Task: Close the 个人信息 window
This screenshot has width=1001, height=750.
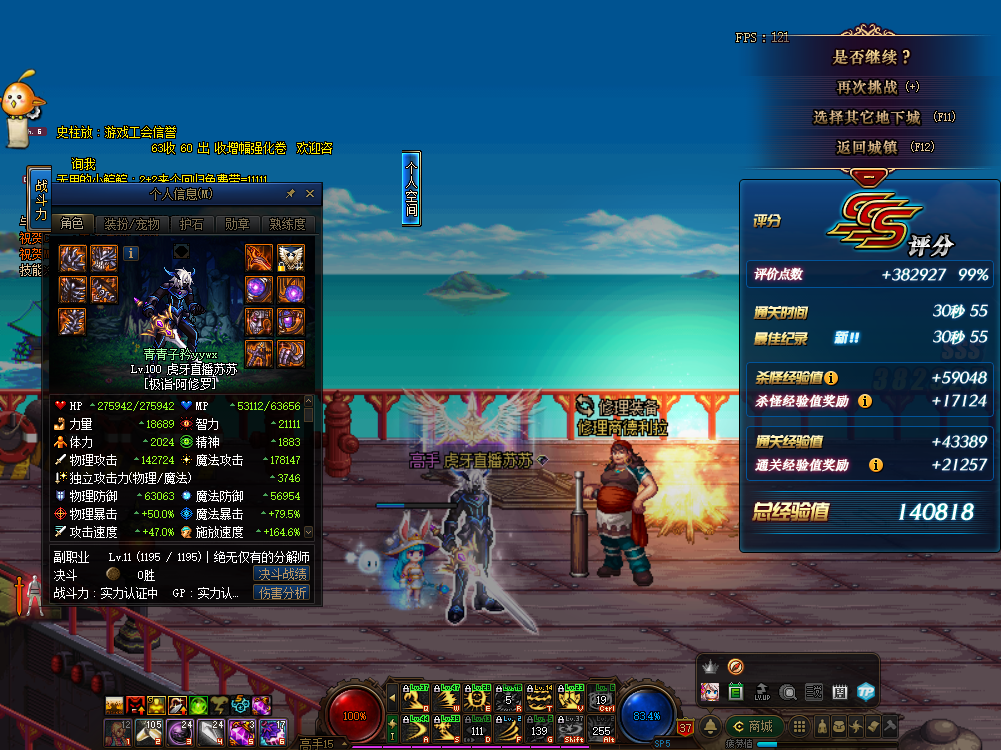Action: pyautogui.click(x=310, y=194)
